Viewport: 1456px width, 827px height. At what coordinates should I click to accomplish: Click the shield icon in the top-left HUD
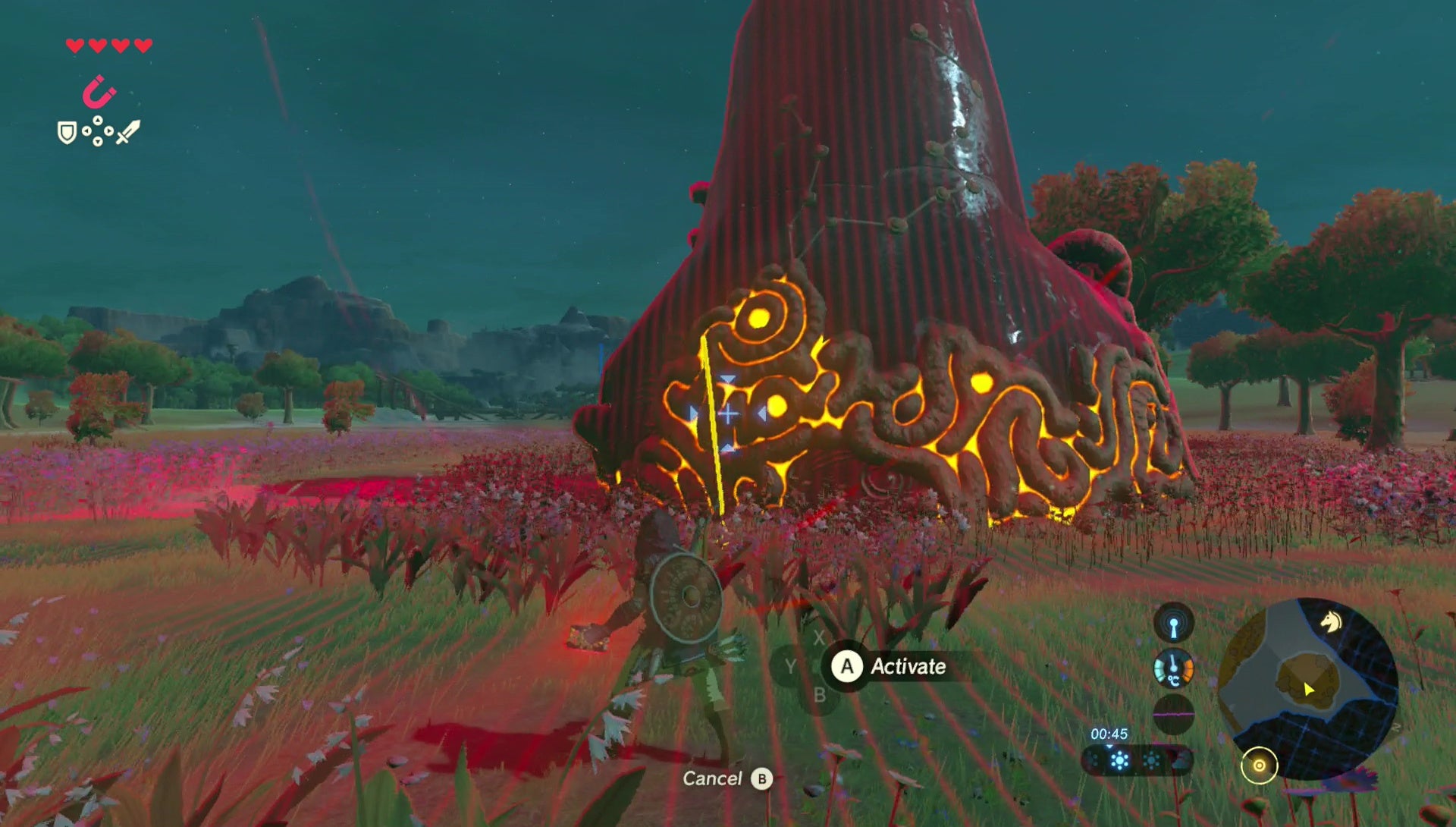[x=67, y=133]
